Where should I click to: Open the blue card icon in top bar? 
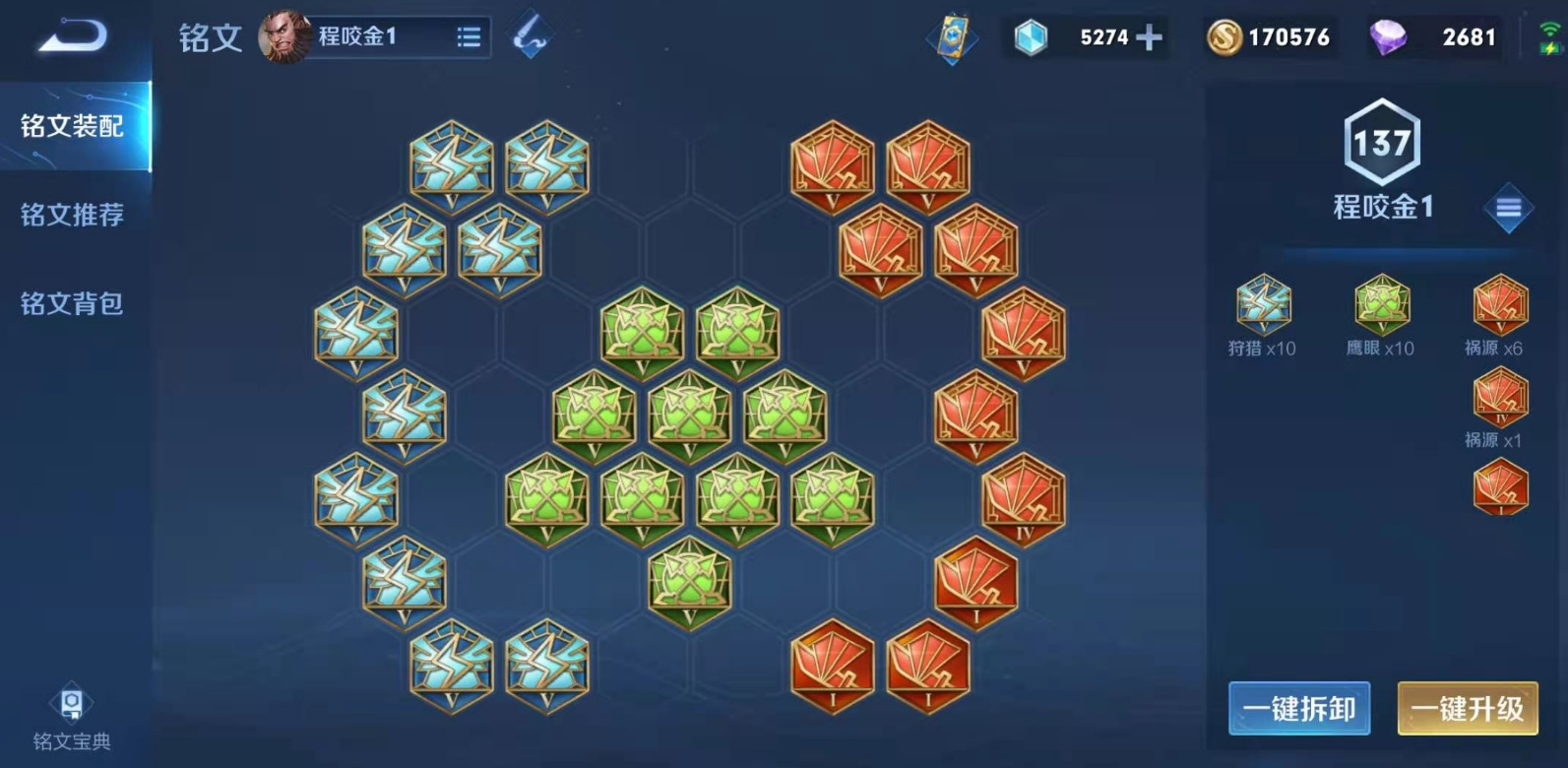pyautogui.click(x=952, y=37)
